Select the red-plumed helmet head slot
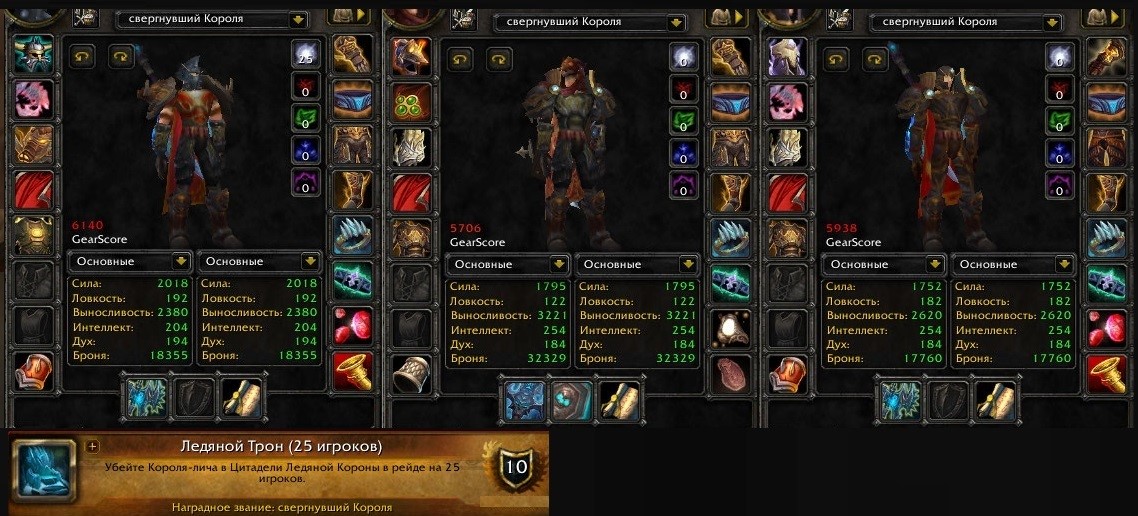 click(410, 58)
